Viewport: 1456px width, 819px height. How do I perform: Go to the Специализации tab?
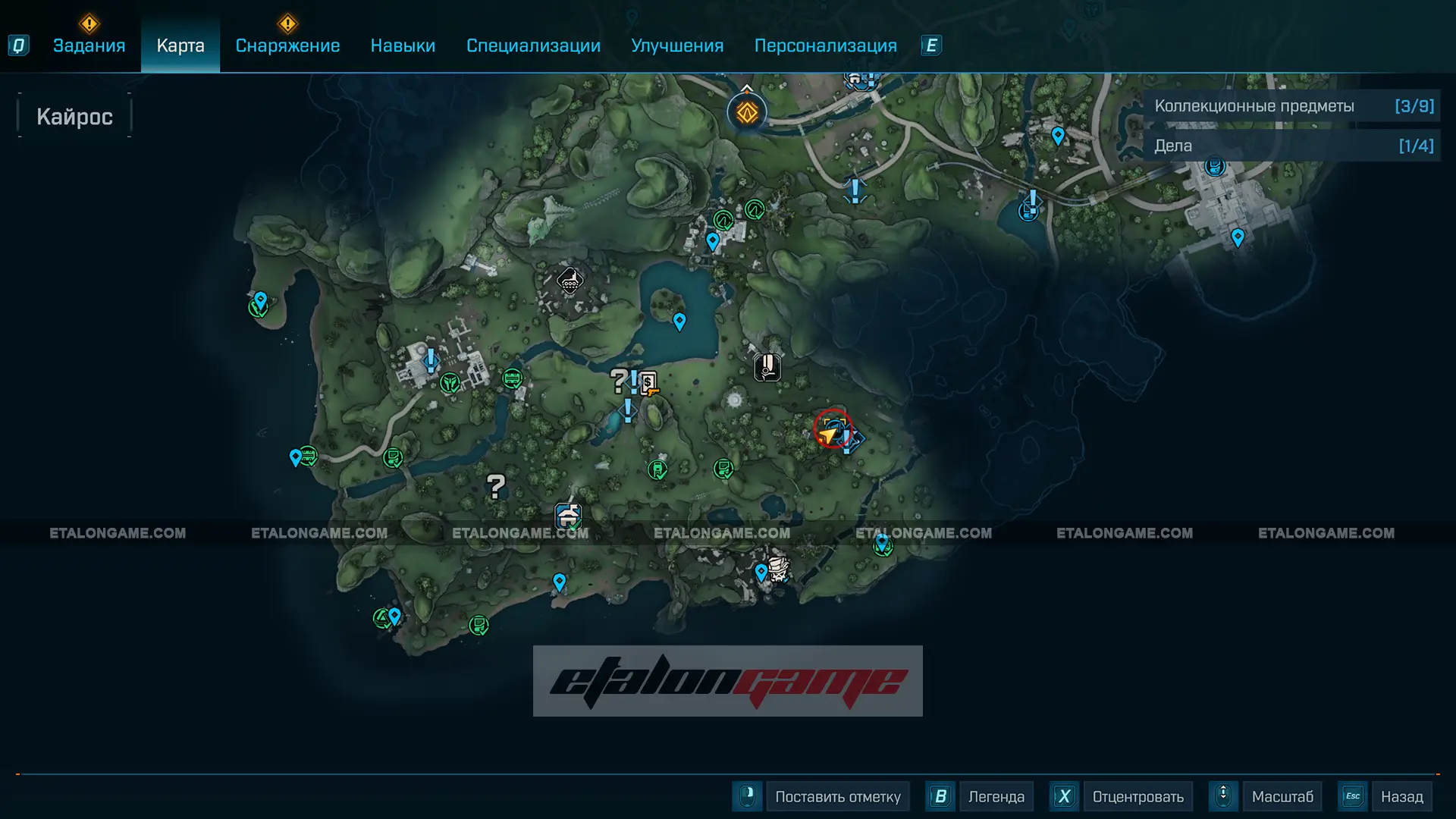coord(533,45)
